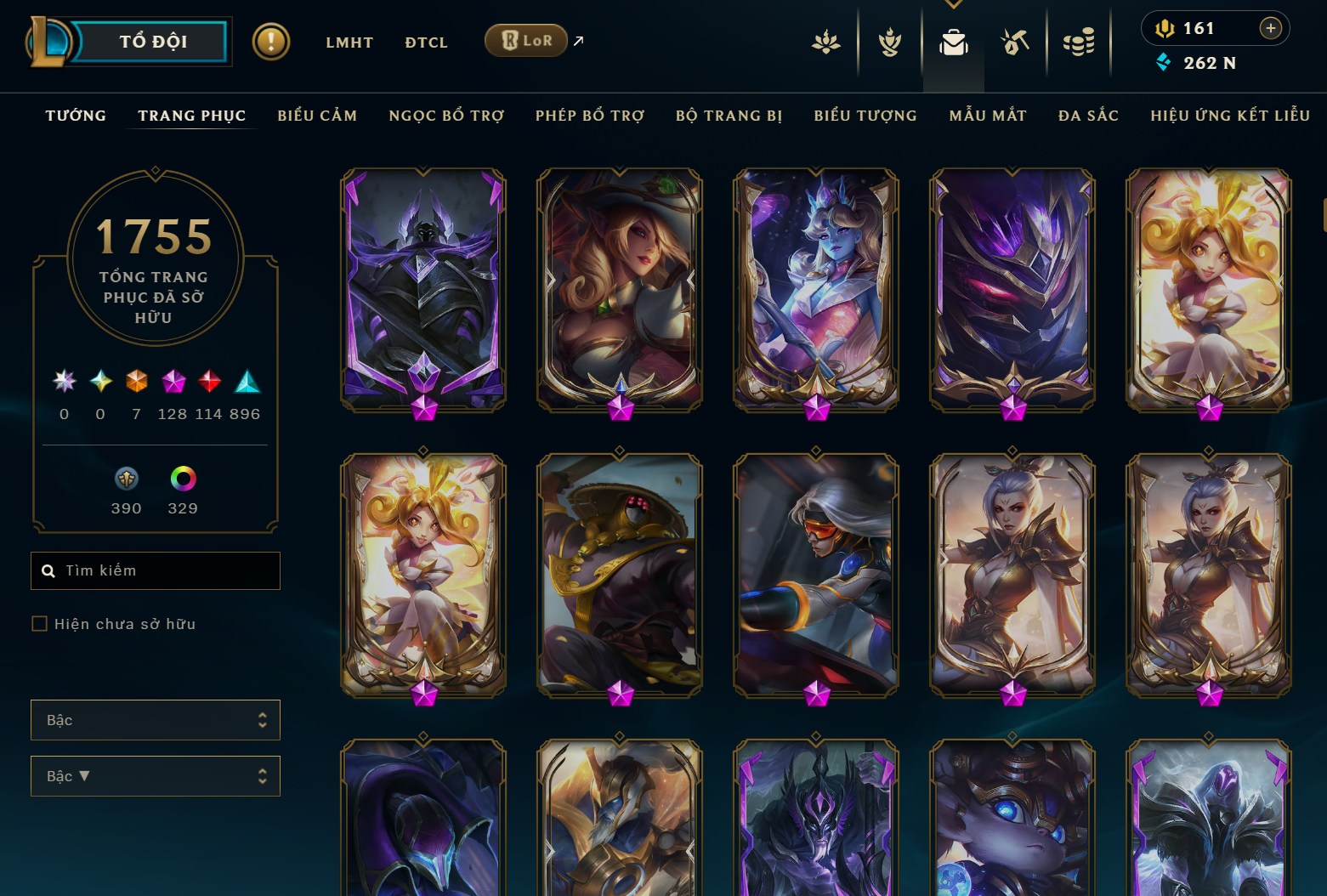Image resolution: width=1327 pixels, height=896 pixels.
Task: Select the backpack Collection icon
Action: pyautogui.click(x=953, y=42)
